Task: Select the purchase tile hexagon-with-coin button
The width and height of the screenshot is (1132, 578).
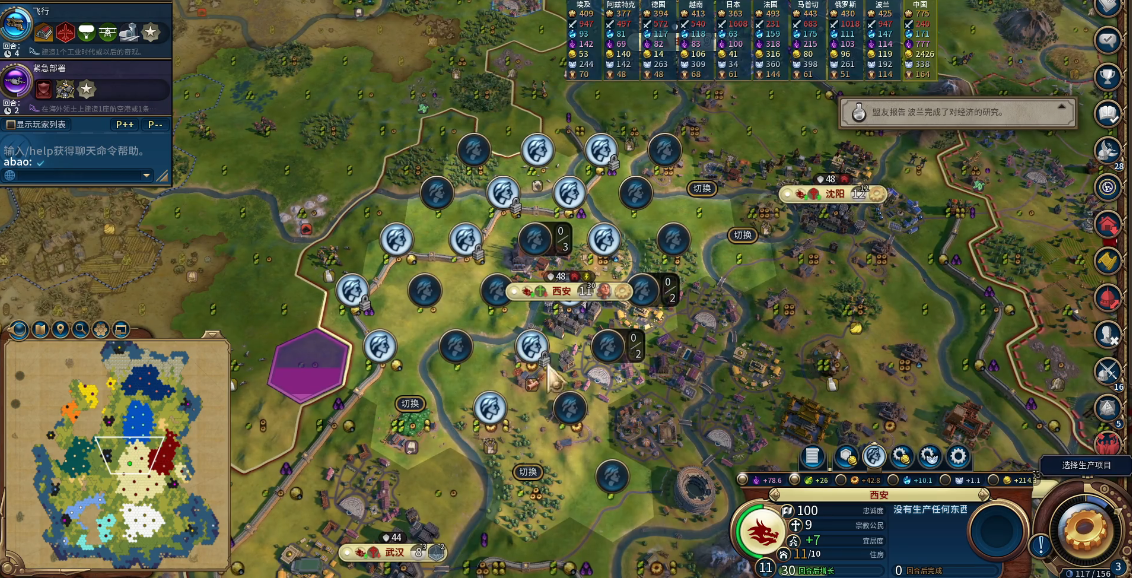Action: (846, 457)
